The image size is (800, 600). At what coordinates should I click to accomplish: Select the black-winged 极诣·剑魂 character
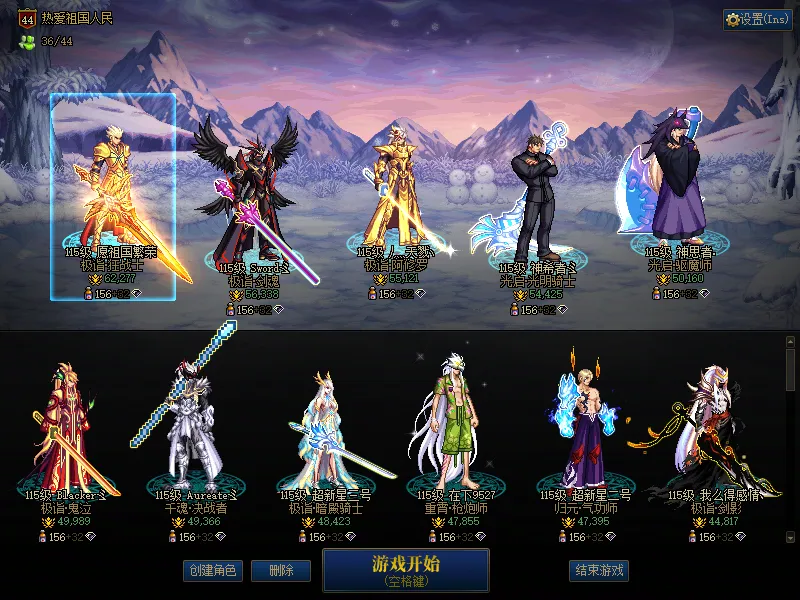click(x=245, y=205)
